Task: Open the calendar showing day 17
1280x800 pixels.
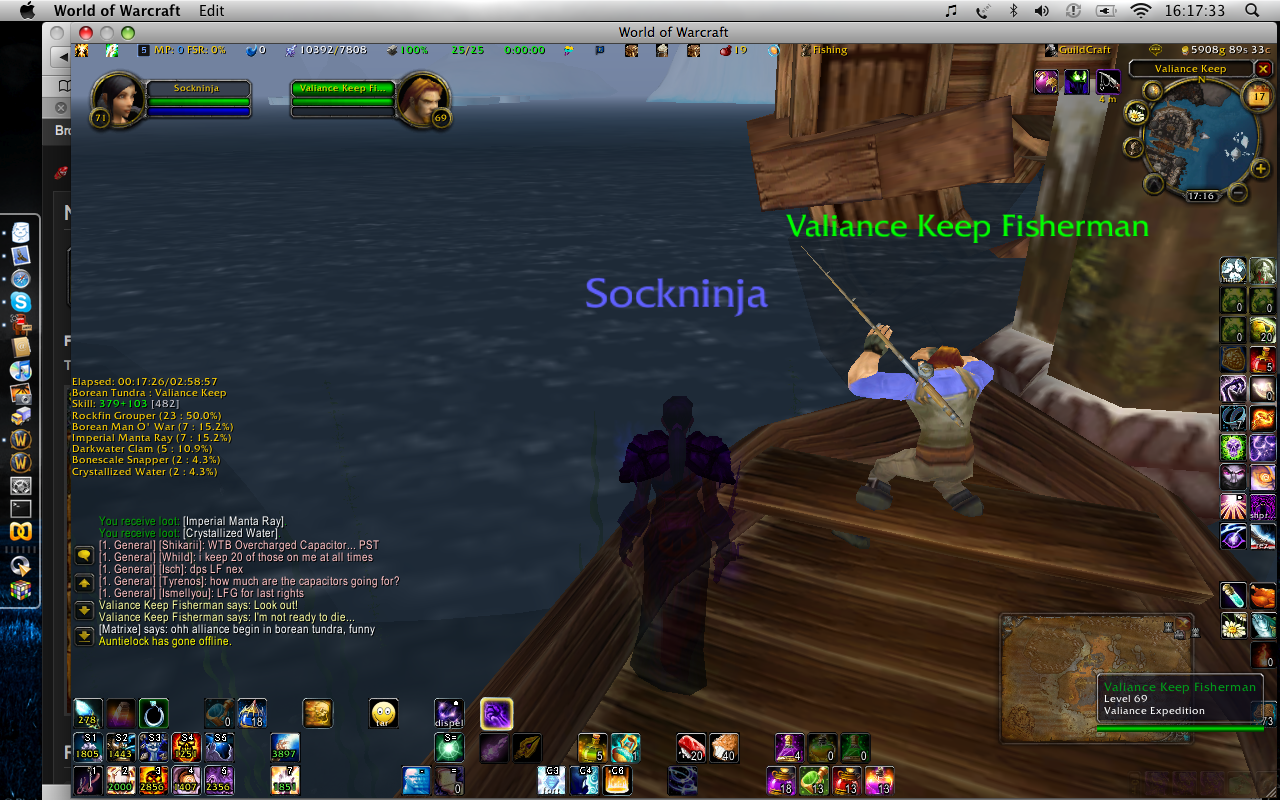Action: 1255,96
